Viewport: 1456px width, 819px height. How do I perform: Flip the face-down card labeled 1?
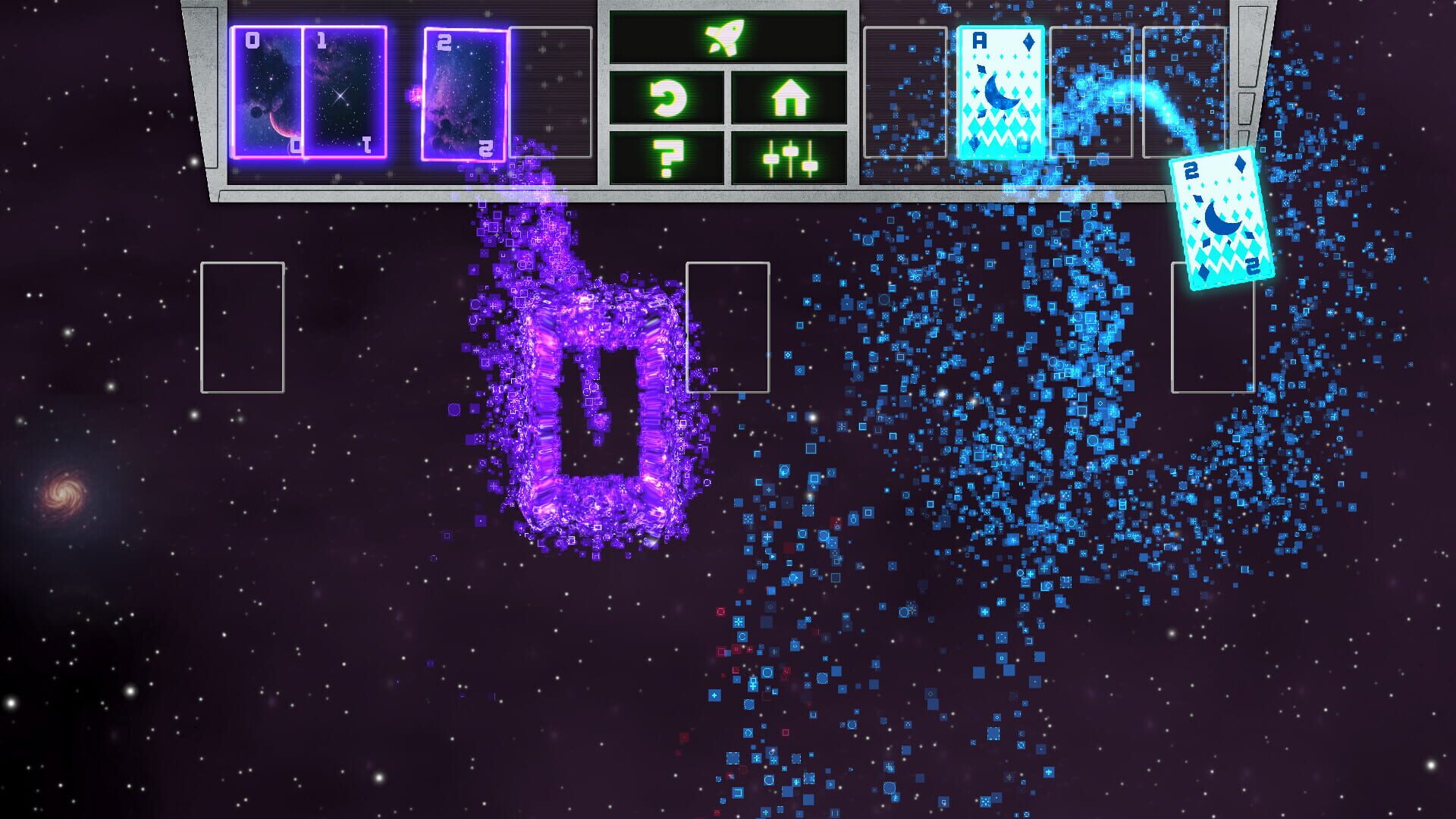pyautogui.click(x=345, y=95)
